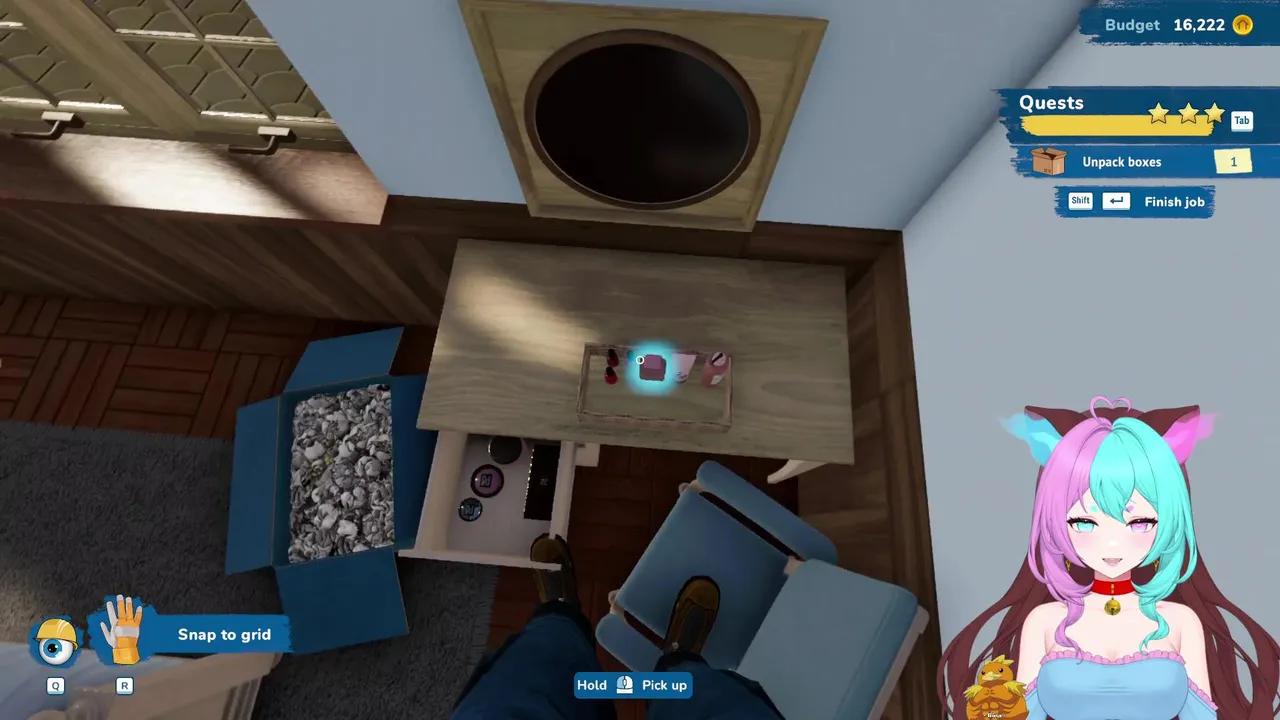Expand the Unpack boxes quest entry
This screenshot has width=1280, height=720.
[x=1122, y=161]
